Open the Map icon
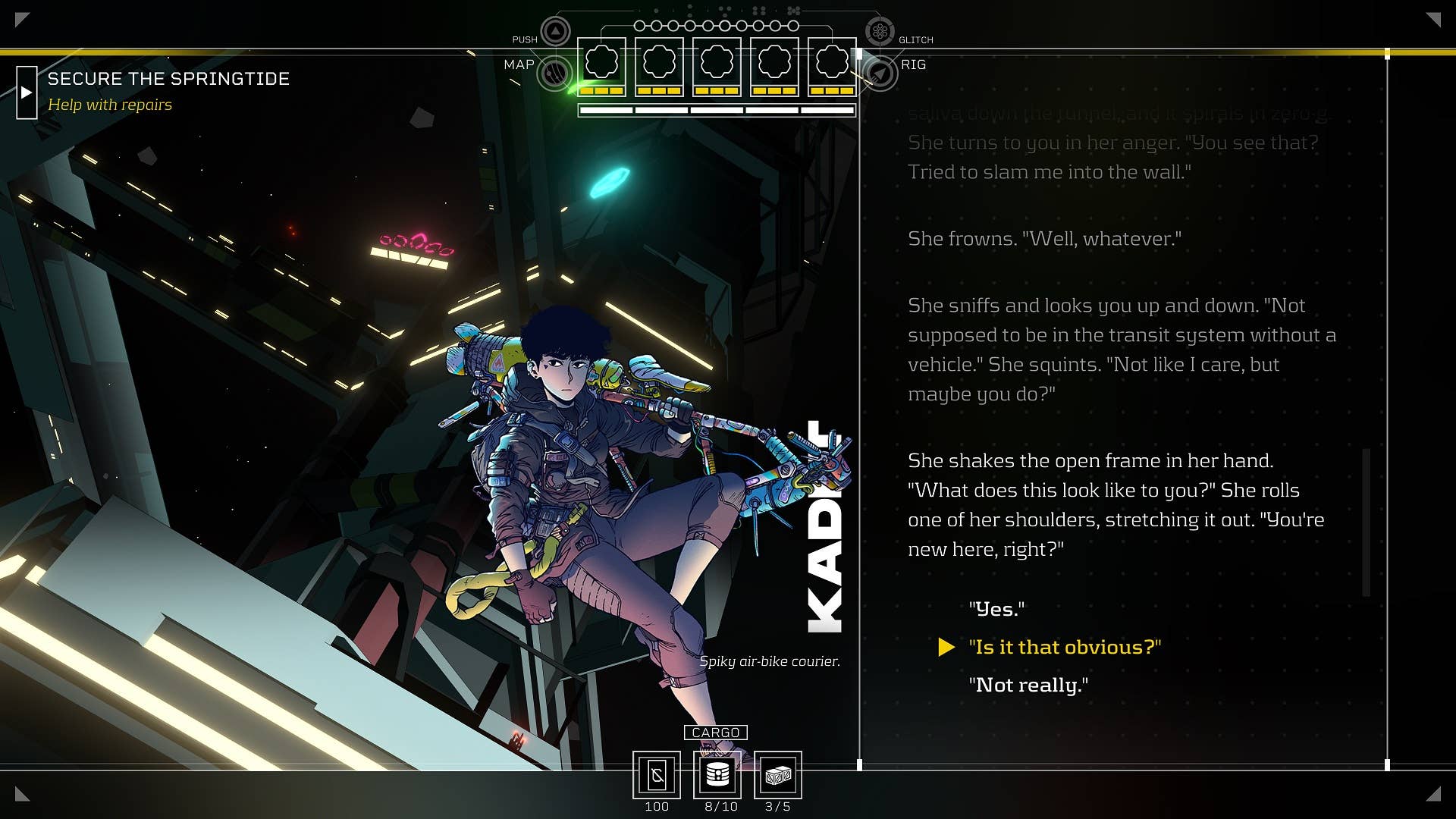The width and height of the screenshot is (1456, 819). point(555,74)
